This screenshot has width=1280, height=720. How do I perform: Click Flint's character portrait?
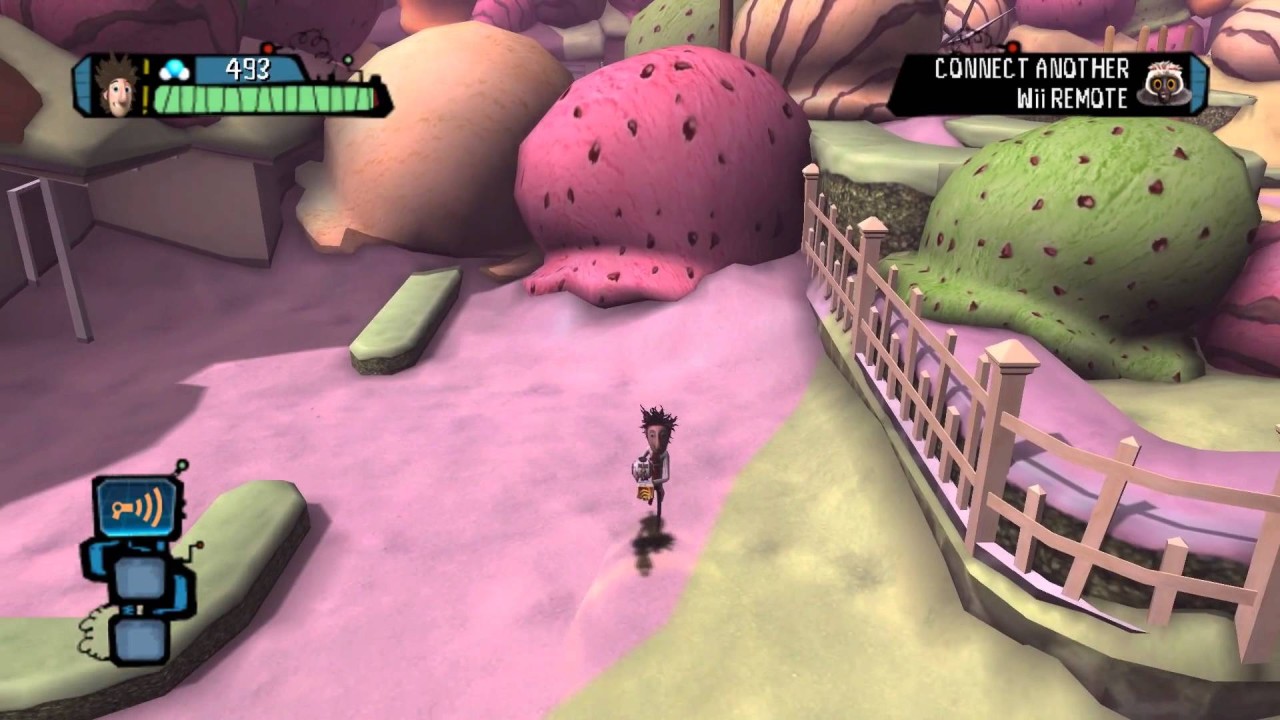pyautogui.click(x=118, y=85)
